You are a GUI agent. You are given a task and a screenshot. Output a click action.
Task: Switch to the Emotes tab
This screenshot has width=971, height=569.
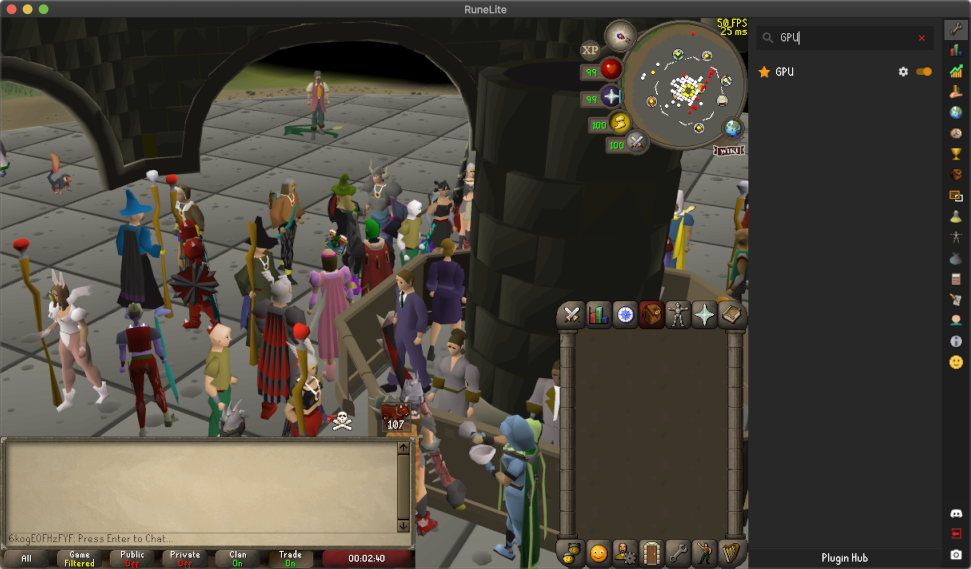707,552
